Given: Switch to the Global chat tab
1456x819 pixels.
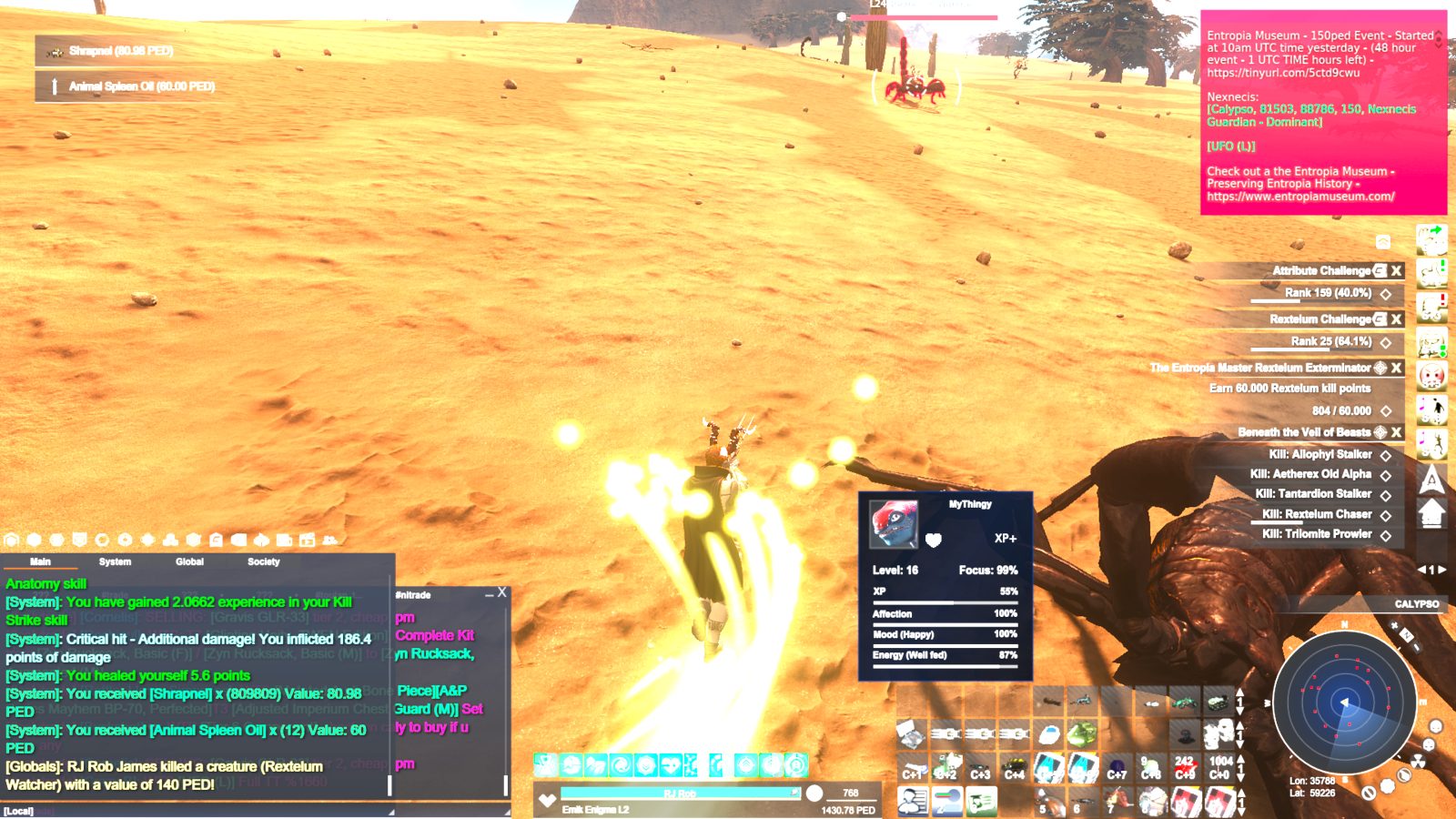Looking at the screenshot, I should coord(189,561).
